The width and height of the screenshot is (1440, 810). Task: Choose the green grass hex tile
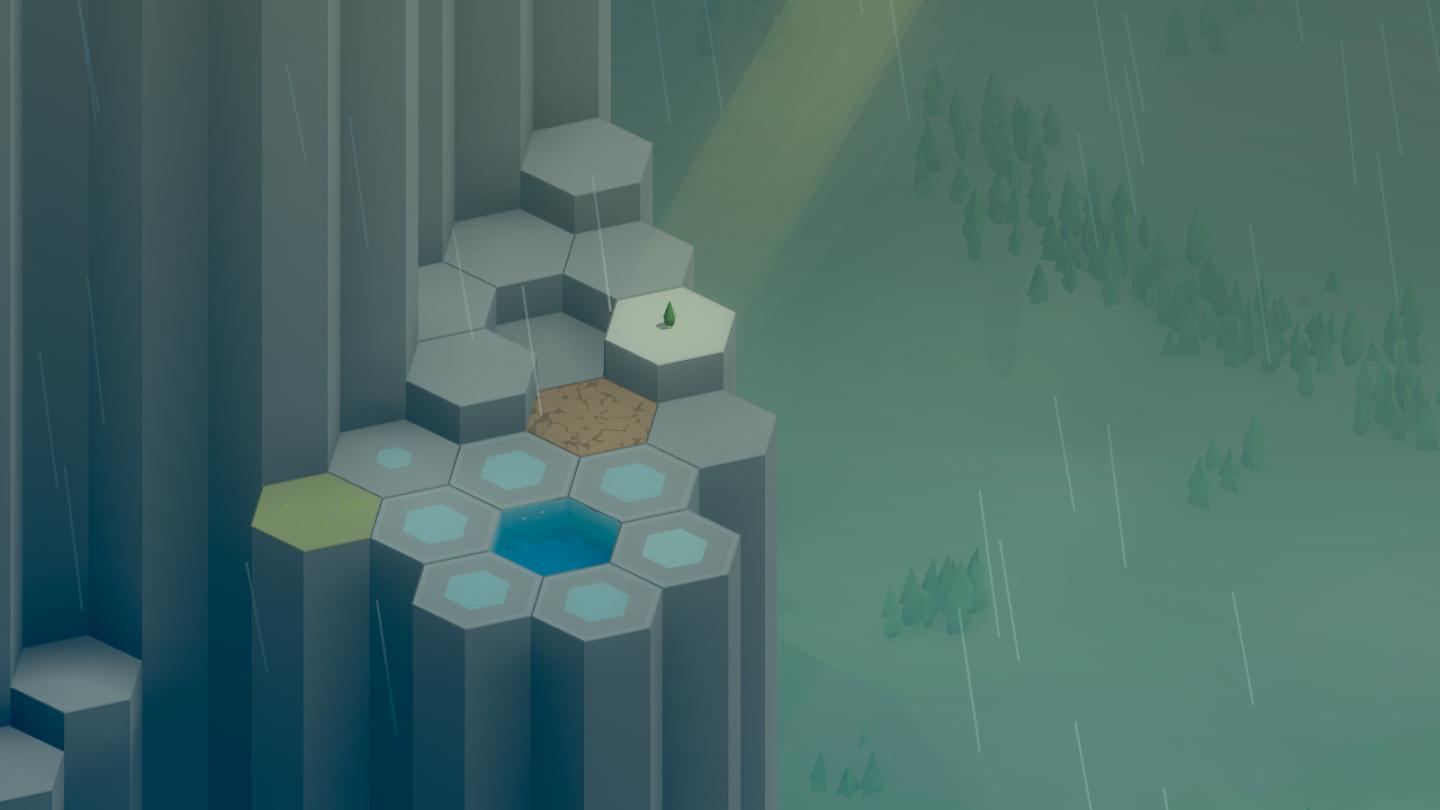point(316,510)
